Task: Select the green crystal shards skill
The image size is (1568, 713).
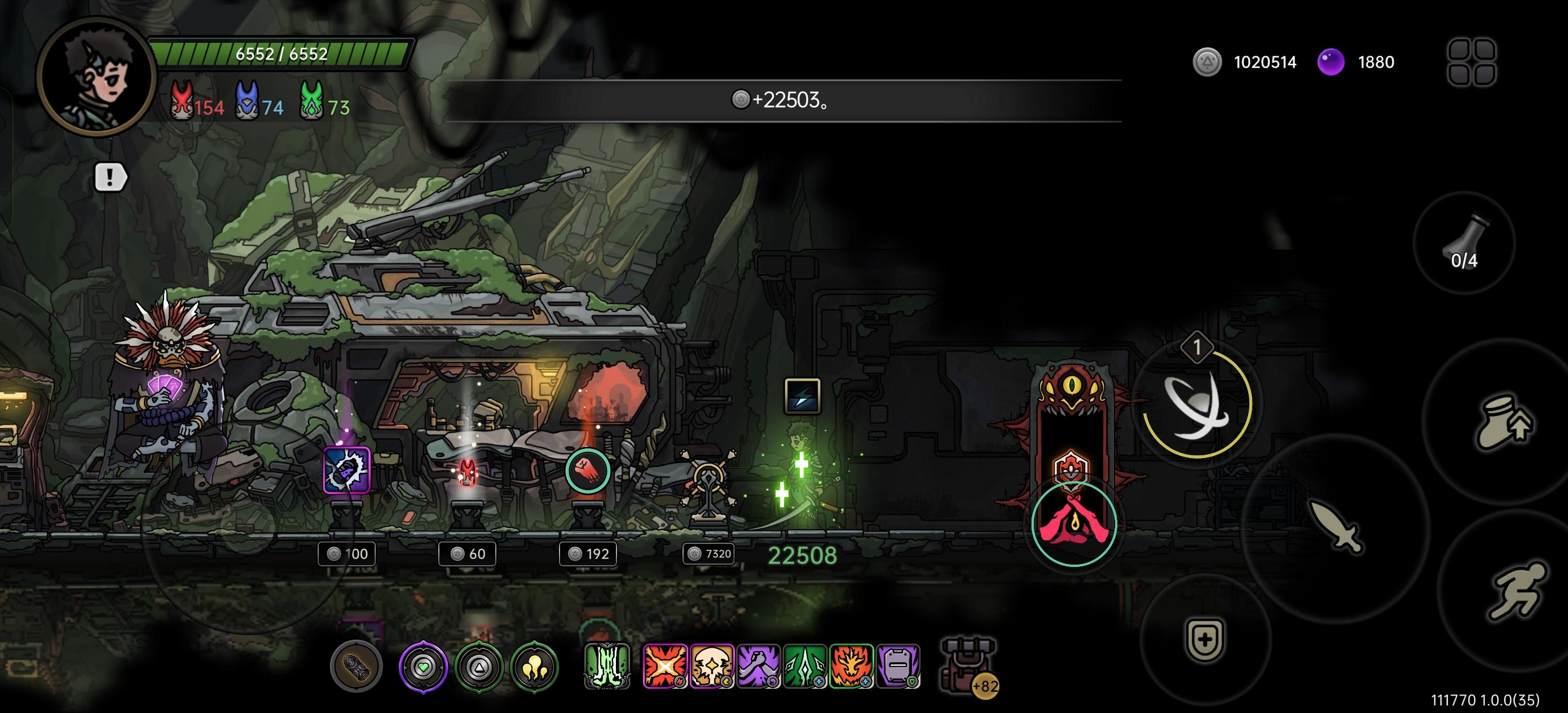Action: [x=805, y=666]
